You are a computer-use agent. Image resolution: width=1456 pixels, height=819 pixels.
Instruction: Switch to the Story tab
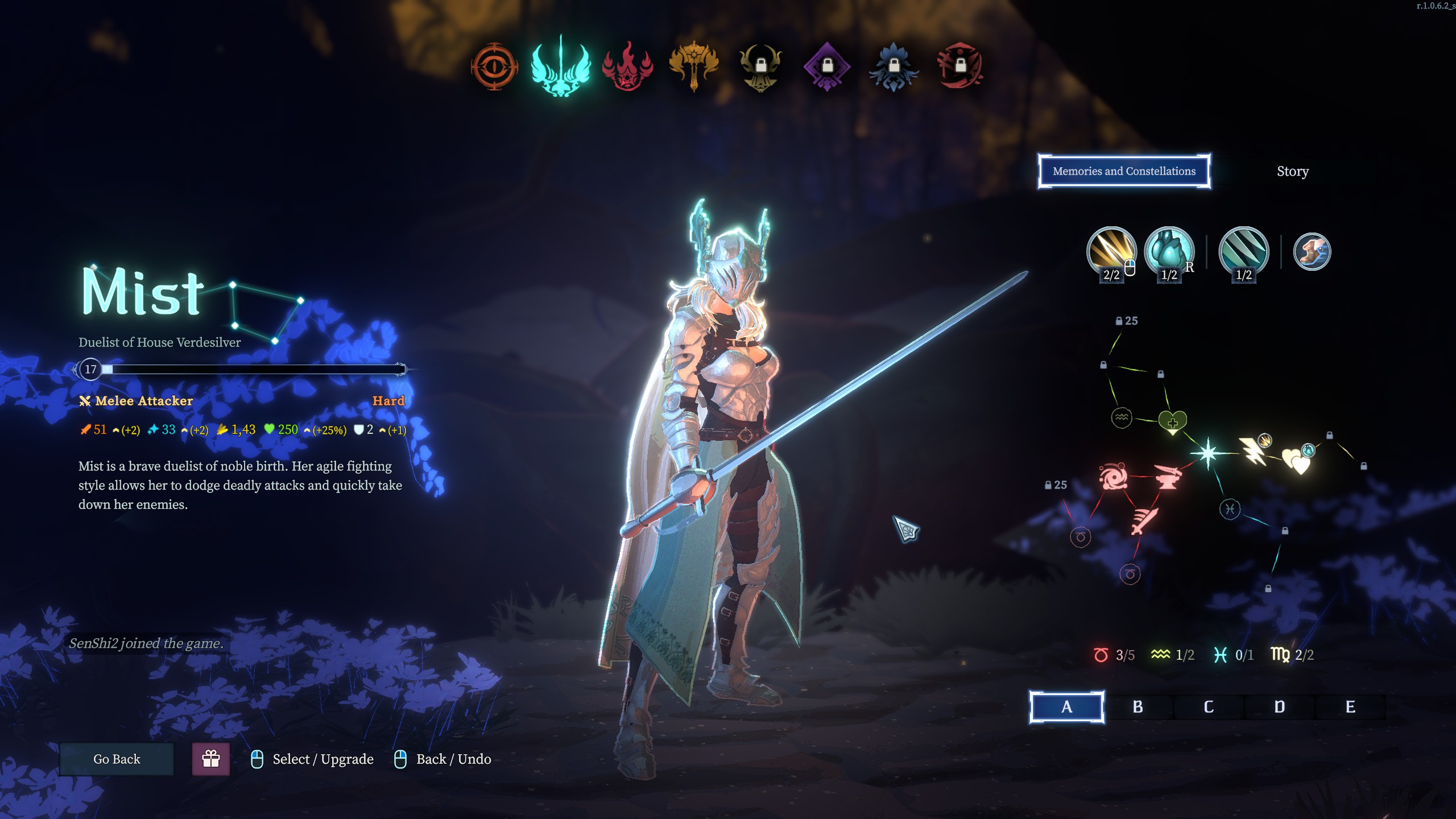(1292, 171)
